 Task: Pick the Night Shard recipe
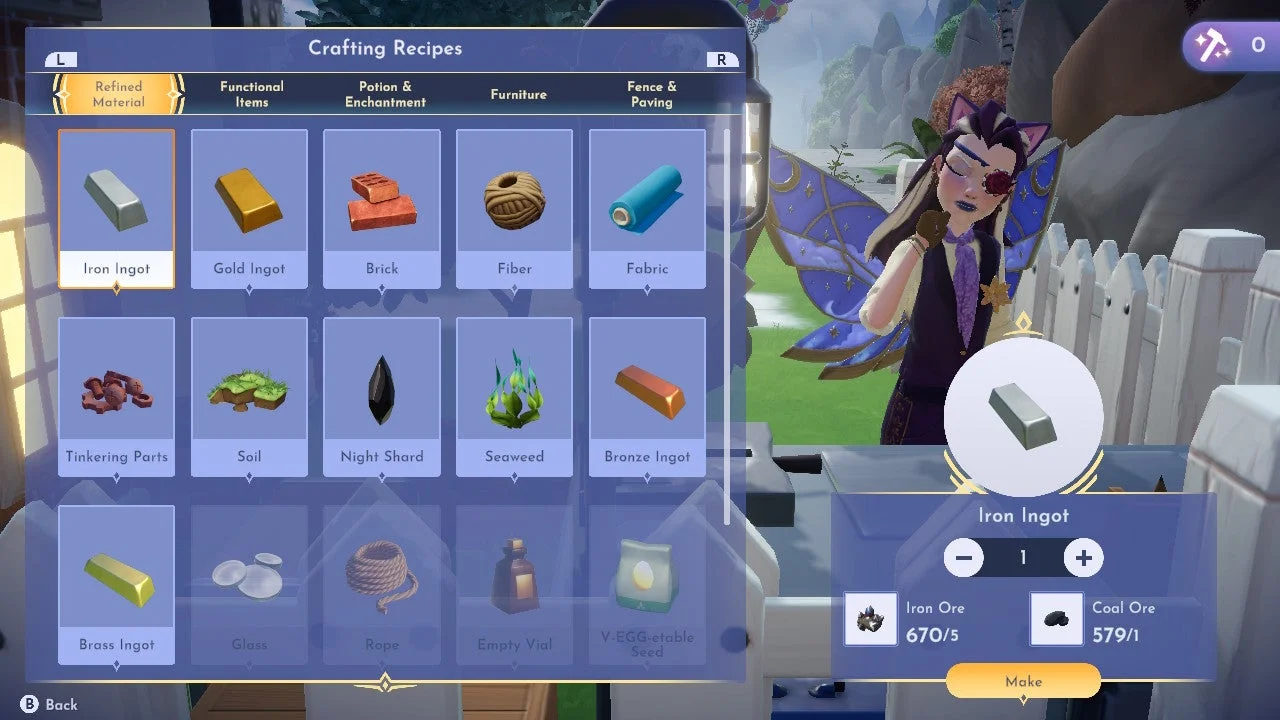[x=381, y=390]
